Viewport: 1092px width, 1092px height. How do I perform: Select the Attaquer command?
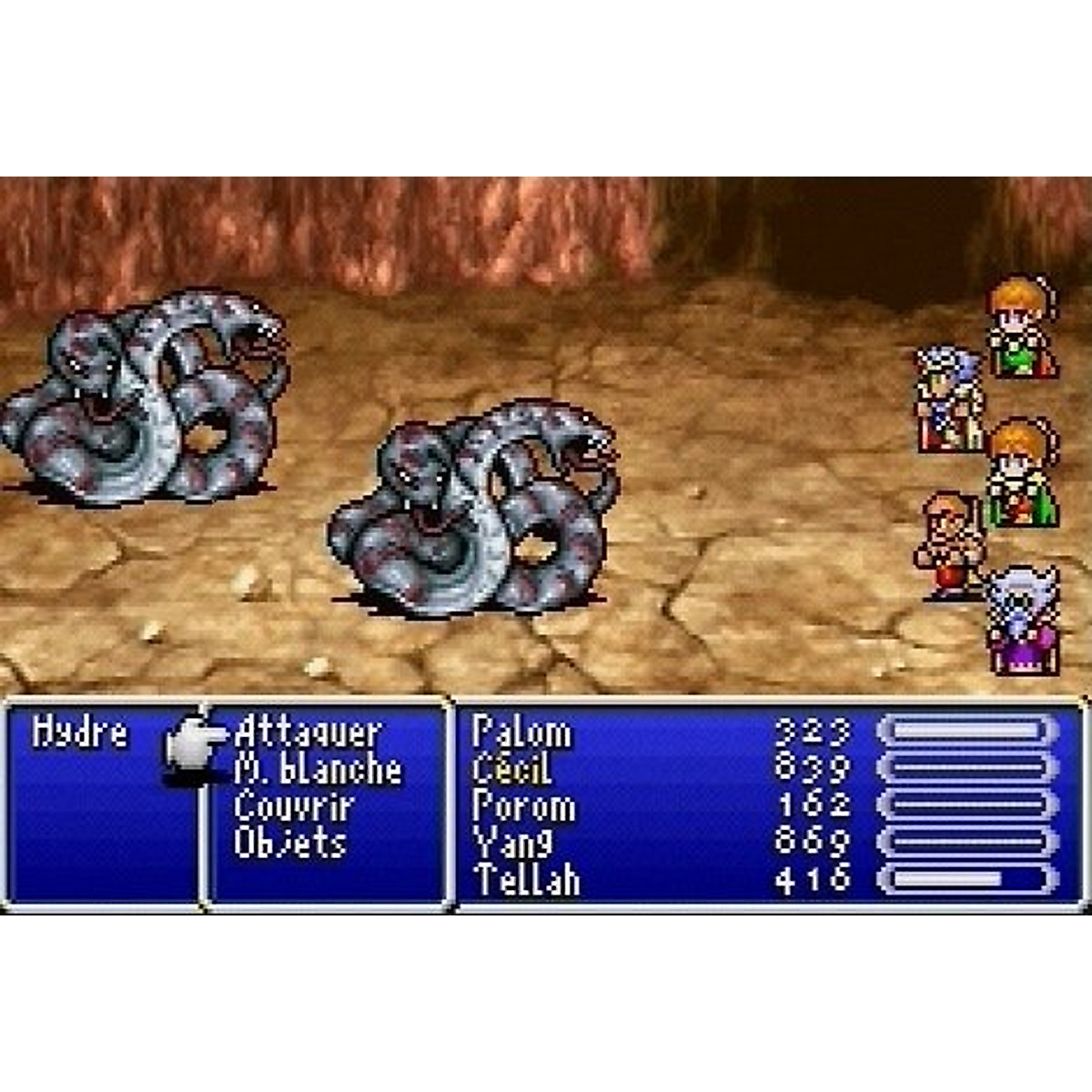click(x=307, y=733)
